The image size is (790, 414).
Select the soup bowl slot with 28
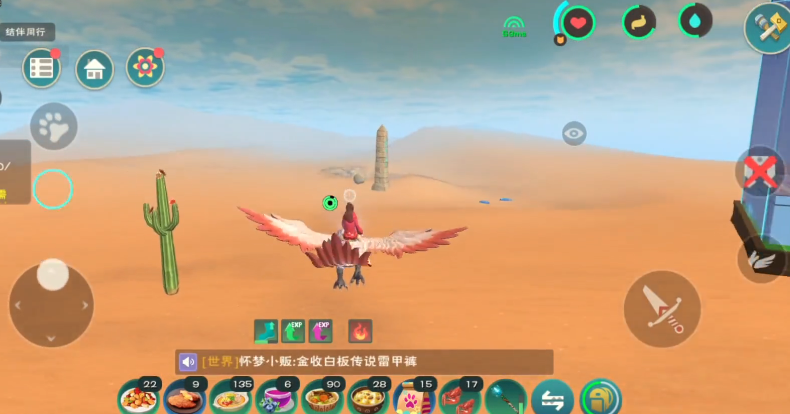coord(370,398)
